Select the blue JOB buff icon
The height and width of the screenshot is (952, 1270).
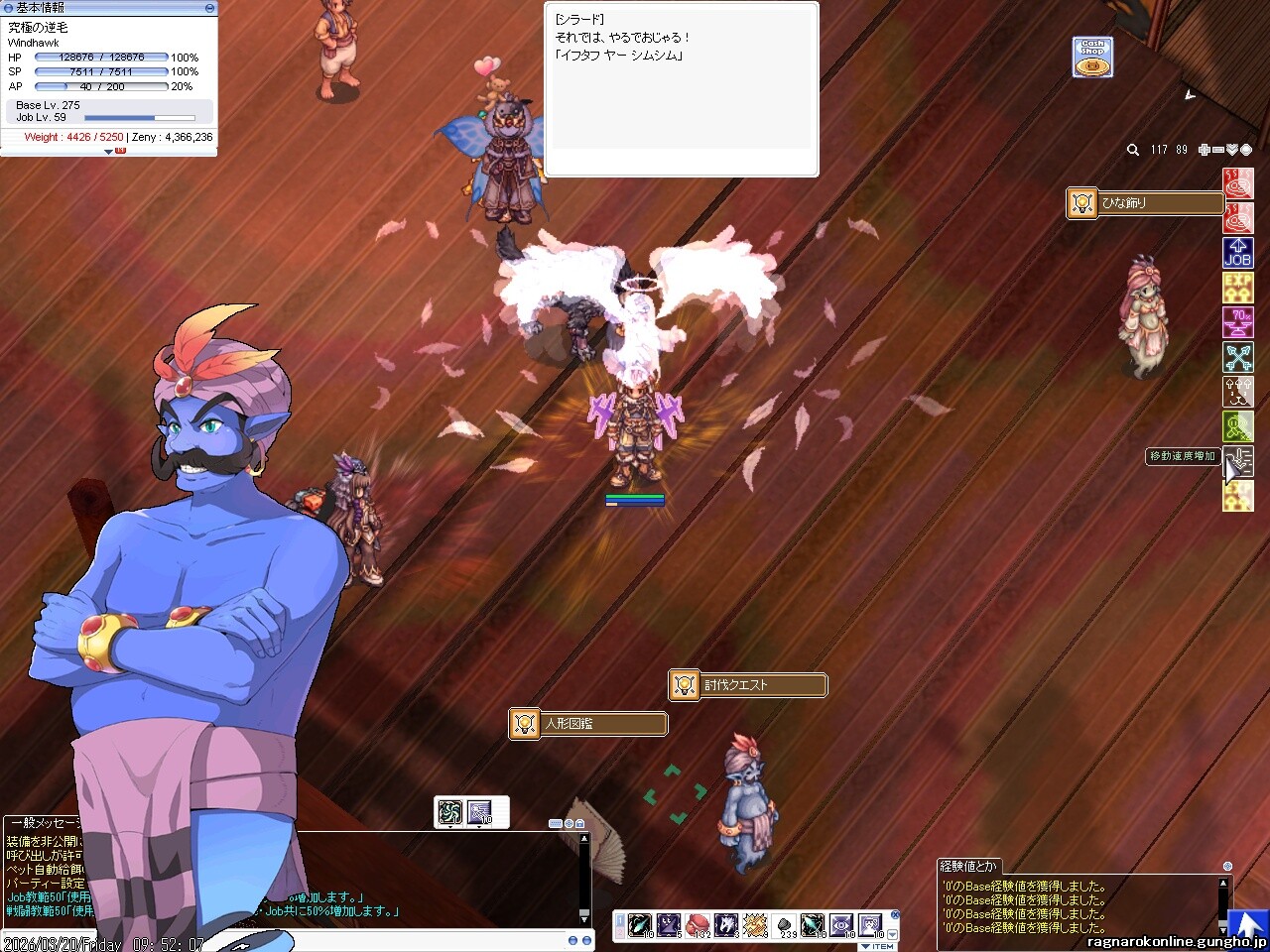tap(1238, 253)
